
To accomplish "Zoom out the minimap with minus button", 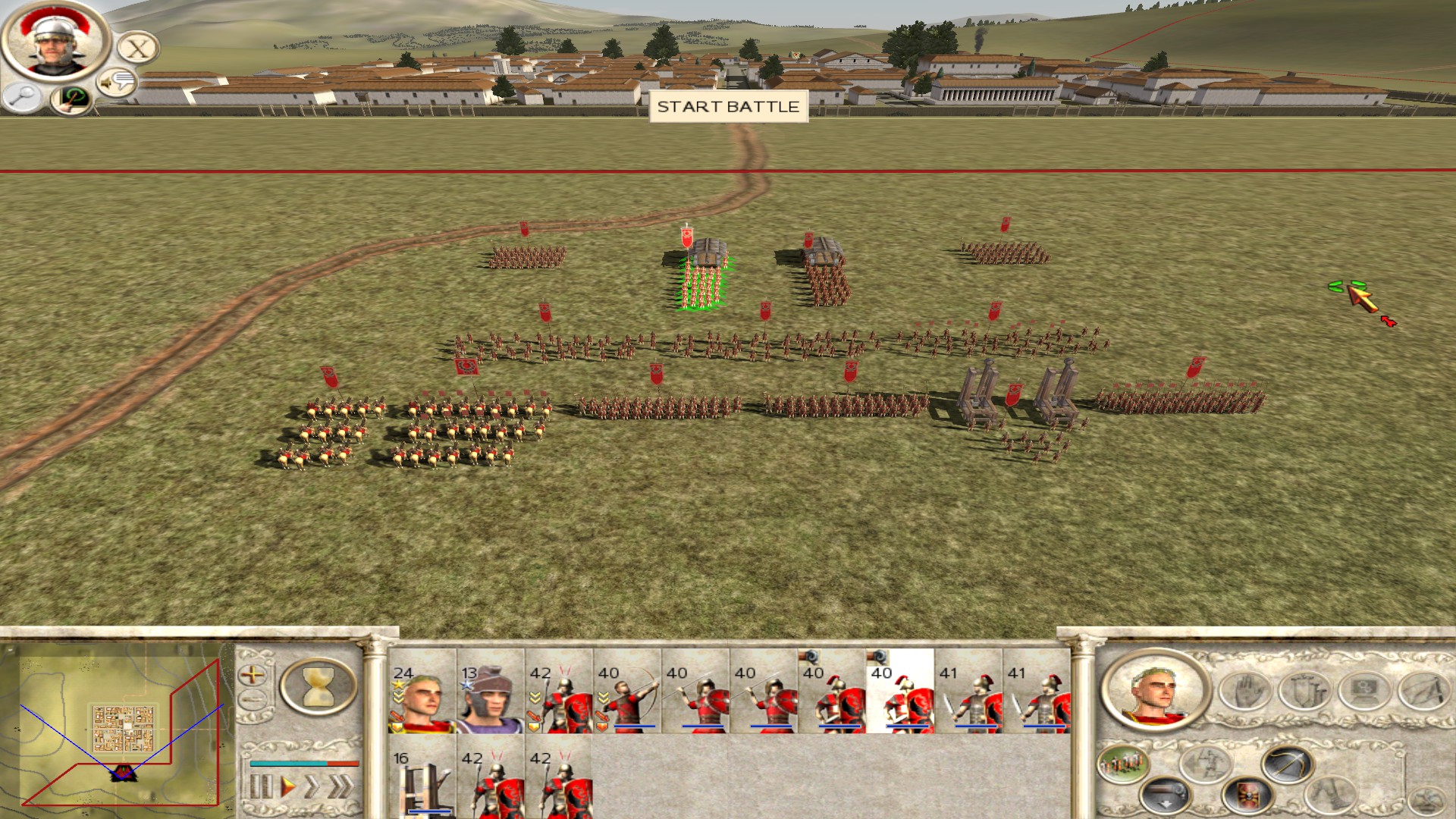I will (253, 700).
